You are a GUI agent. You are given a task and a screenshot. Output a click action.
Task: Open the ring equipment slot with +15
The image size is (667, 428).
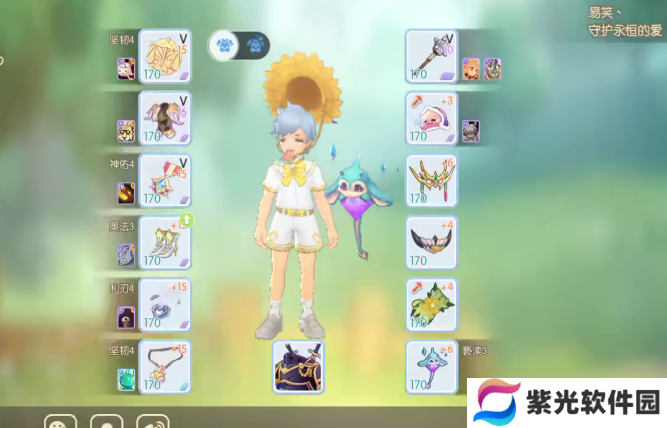(x=164, y=304)
